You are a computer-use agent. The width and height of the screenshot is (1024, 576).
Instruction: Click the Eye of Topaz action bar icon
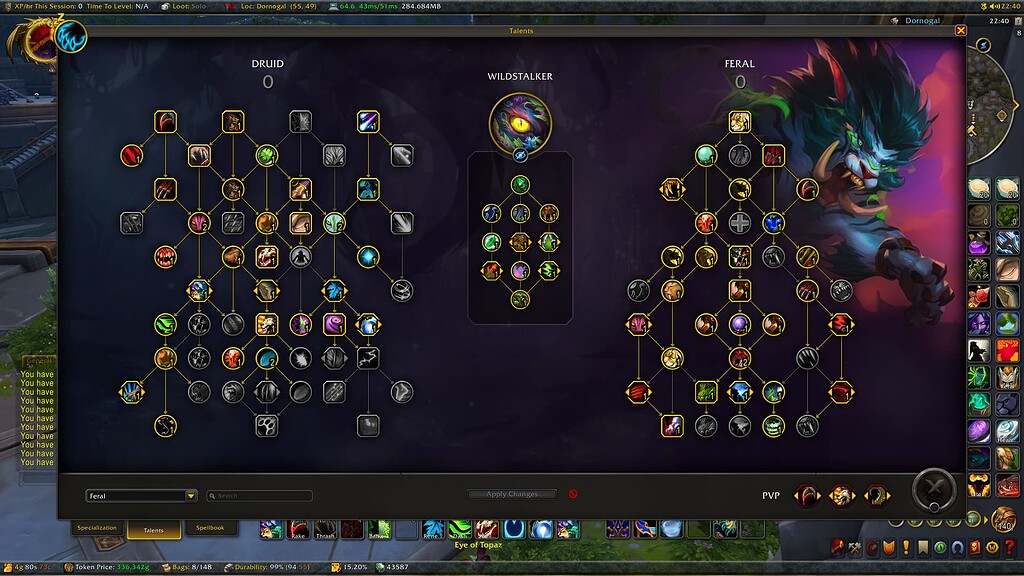[x=487, y=529]
